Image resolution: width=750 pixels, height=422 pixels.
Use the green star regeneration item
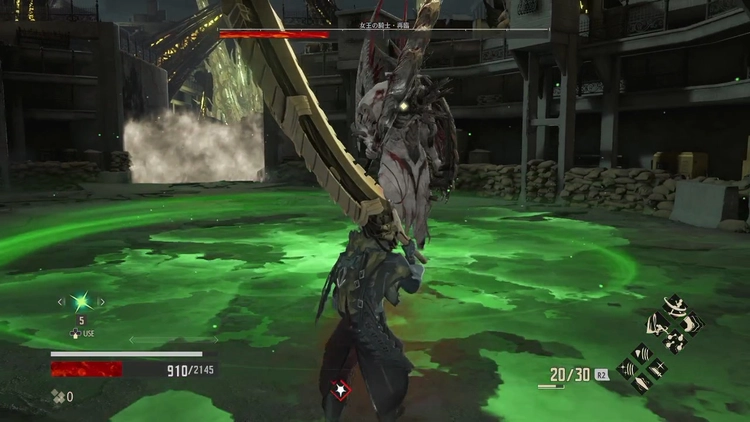pos(81,301)
